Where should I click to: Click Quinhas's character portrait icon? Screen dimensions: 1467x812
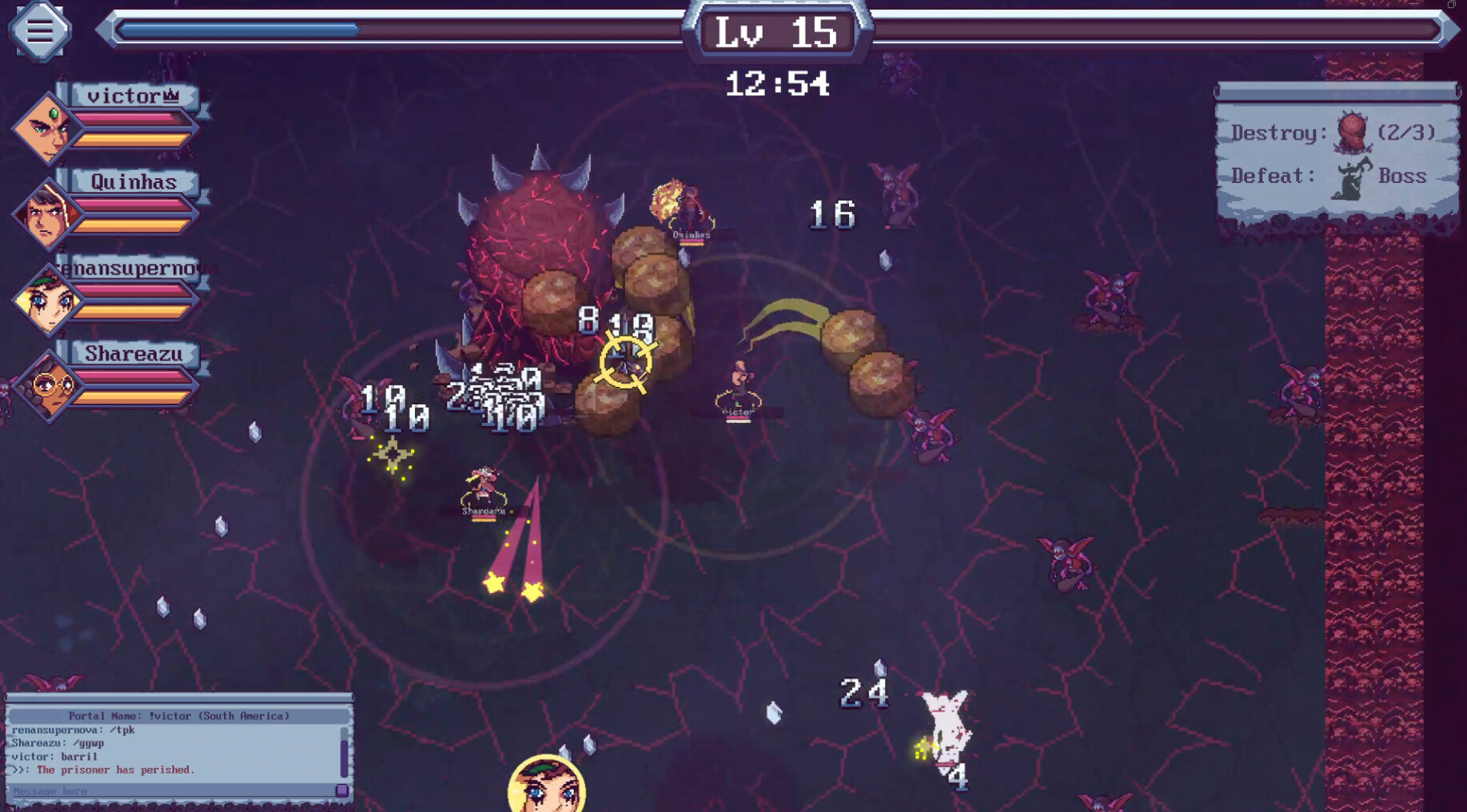46,213
